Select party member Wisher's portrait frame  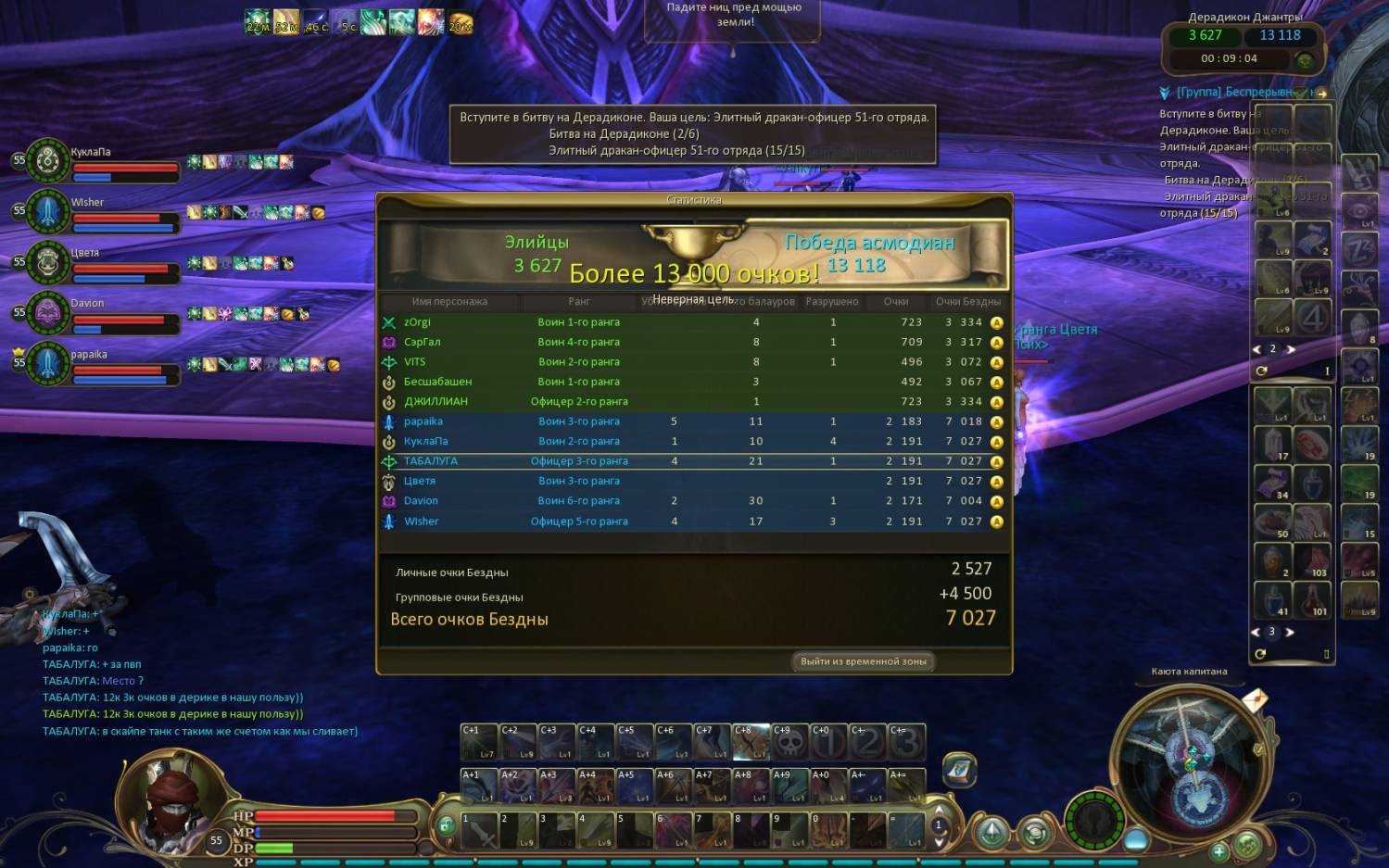[x=48, y=212]
